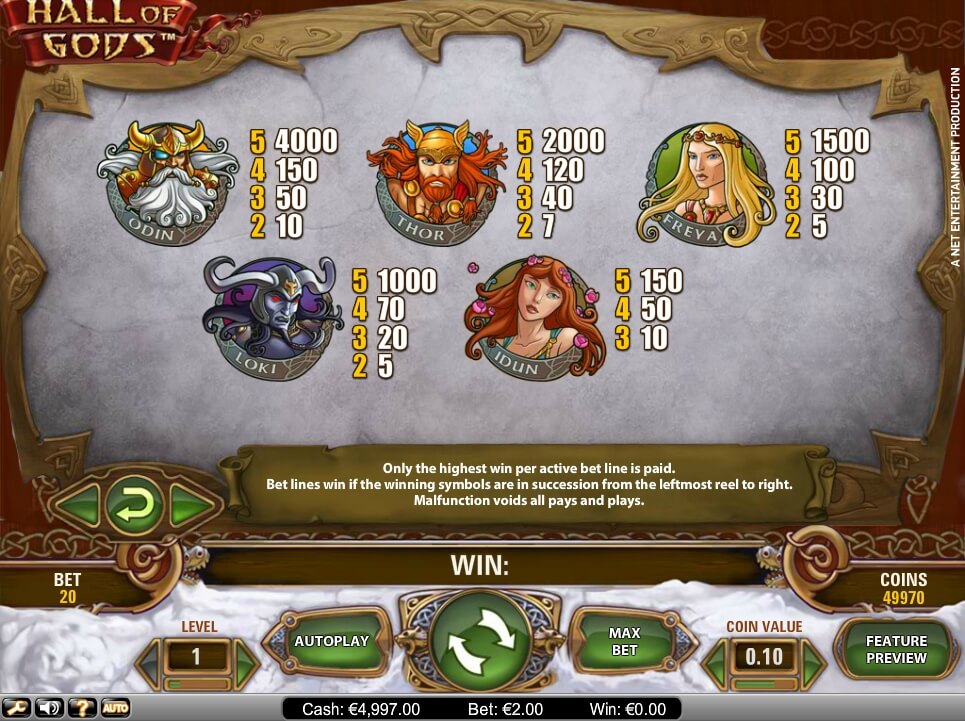The height and width of the screenshot is (721, 965).
Task: Open the help question mark icon
Action: pyautogui.click(x=81, y=708)
